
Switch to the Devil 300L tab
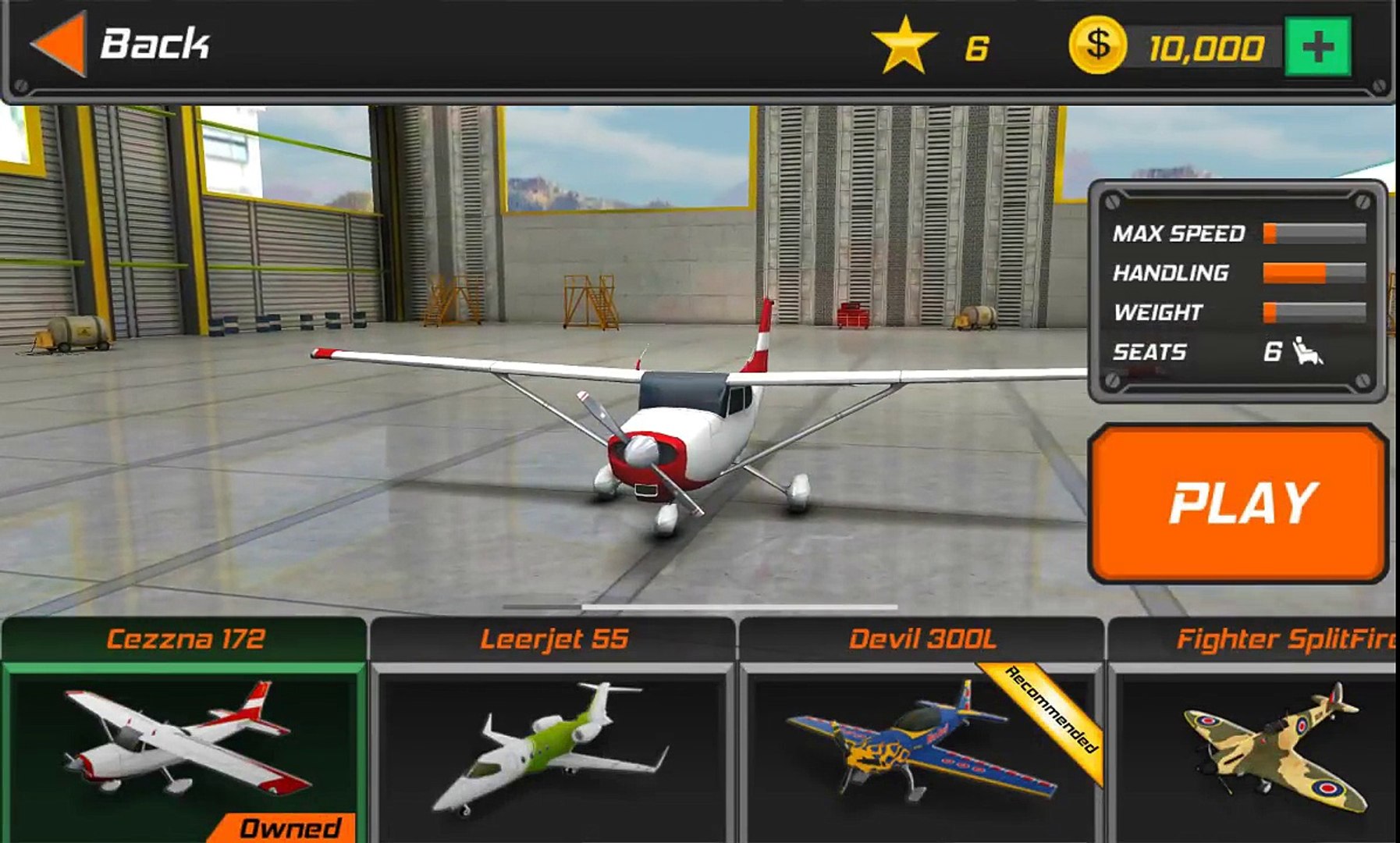pos(925,638)
